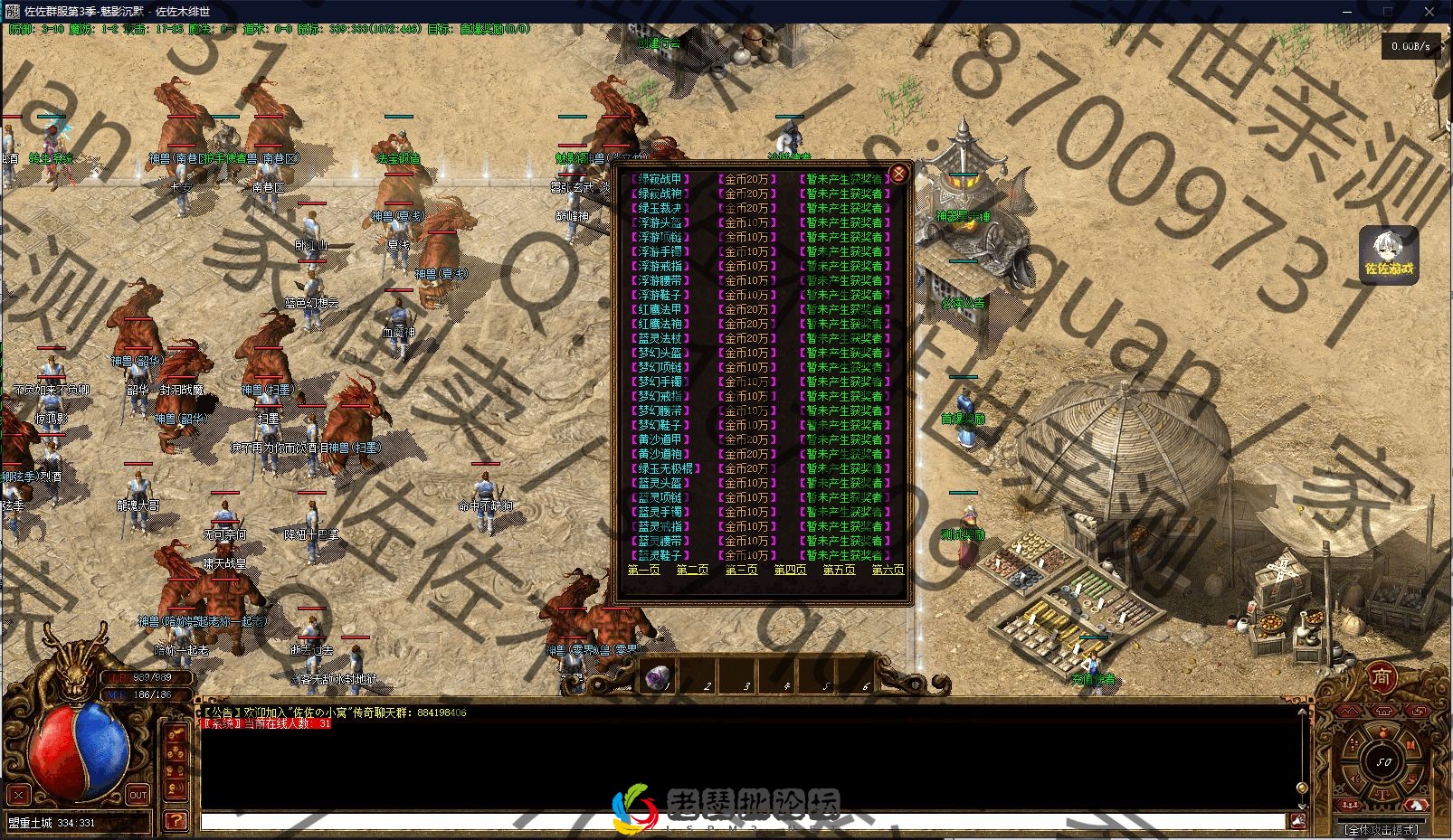Open 第三页 of the reward list
This screenshot has width=1453, height=840.
coord(741,570)
